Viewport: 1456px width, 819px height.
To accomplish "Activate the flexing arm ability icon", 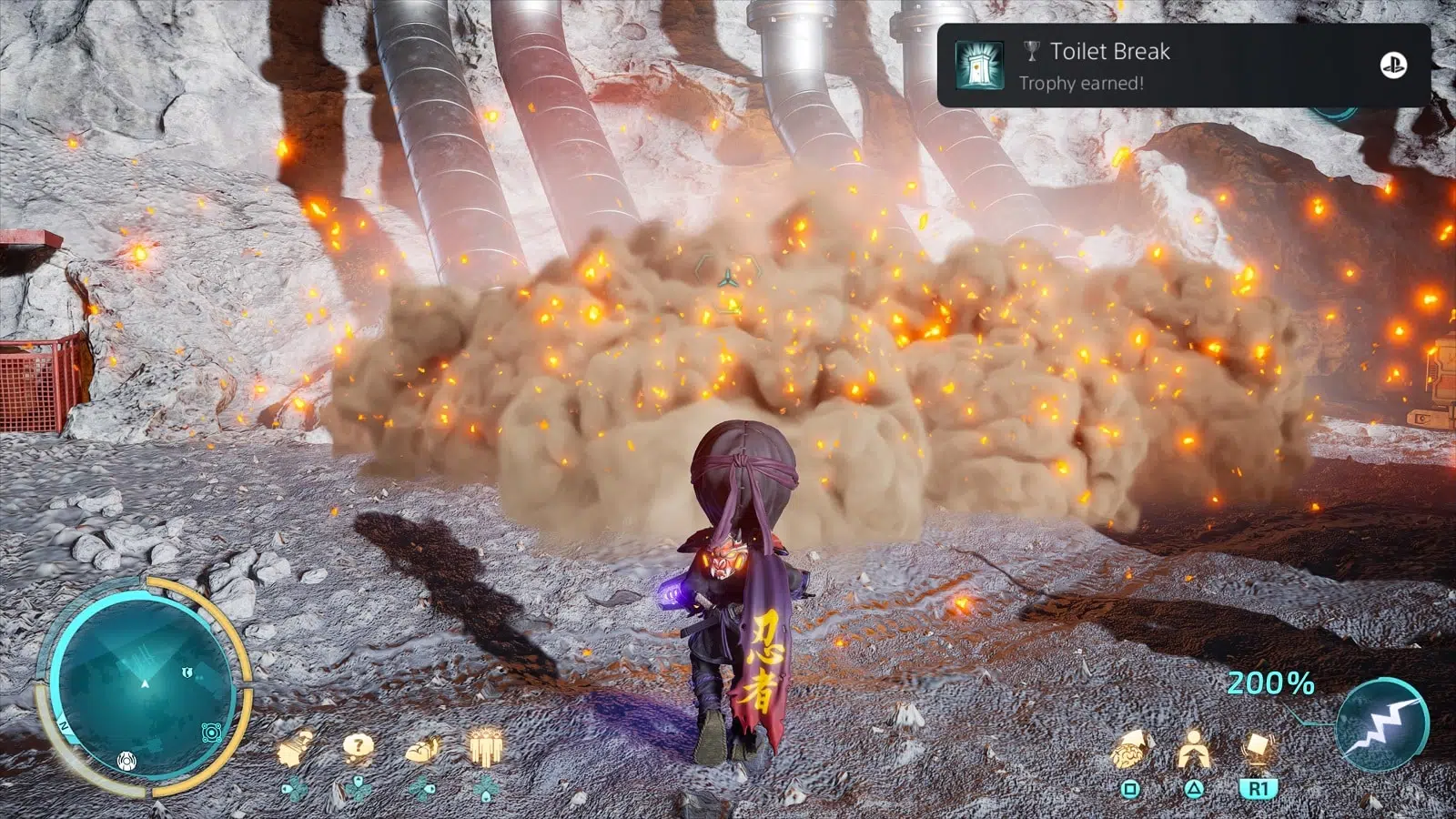I will 422,749.
